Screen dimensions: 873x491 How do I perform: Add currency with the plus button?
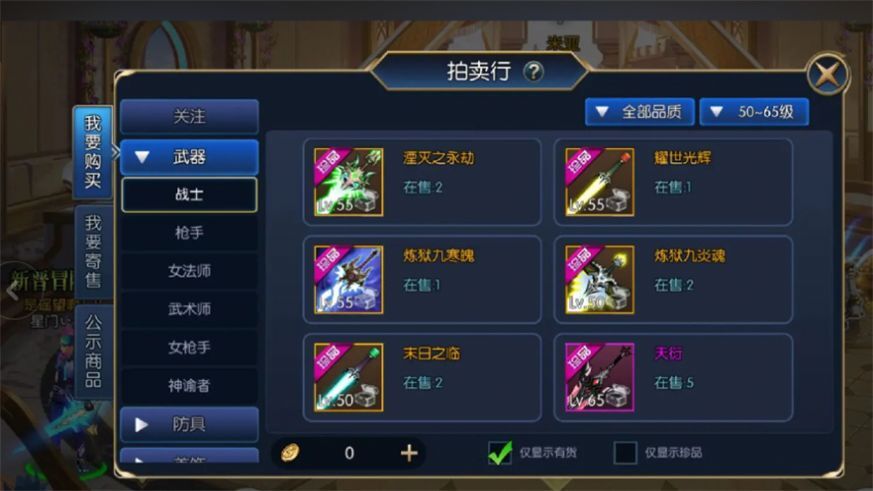point(409,453)
